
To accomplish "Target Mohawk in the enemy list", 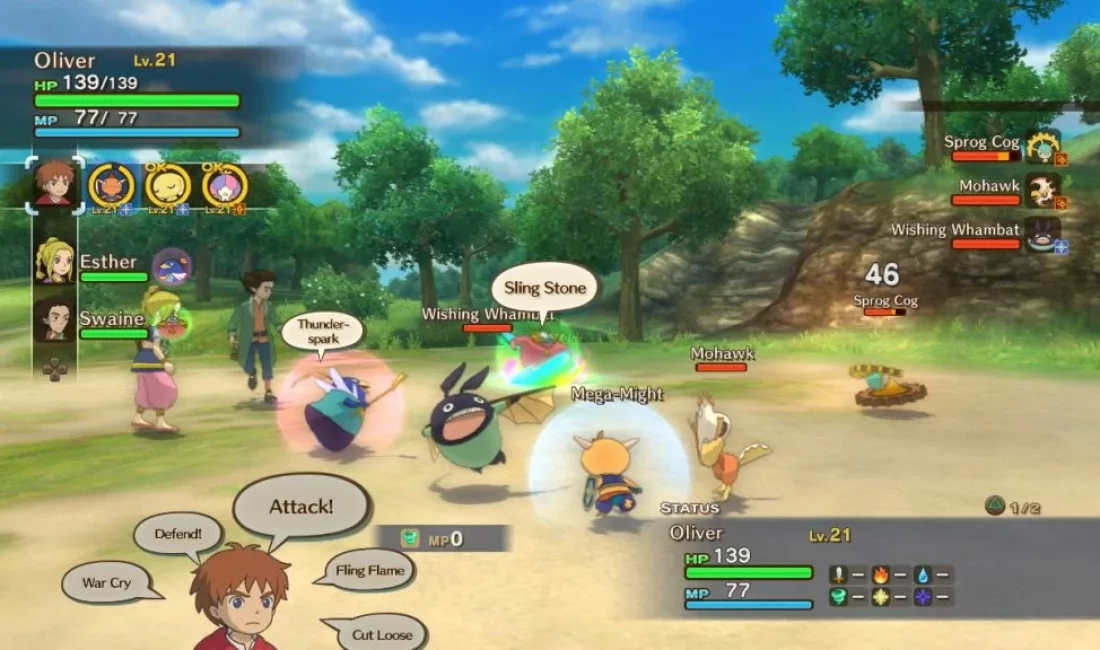I will [x=990, y=187].
